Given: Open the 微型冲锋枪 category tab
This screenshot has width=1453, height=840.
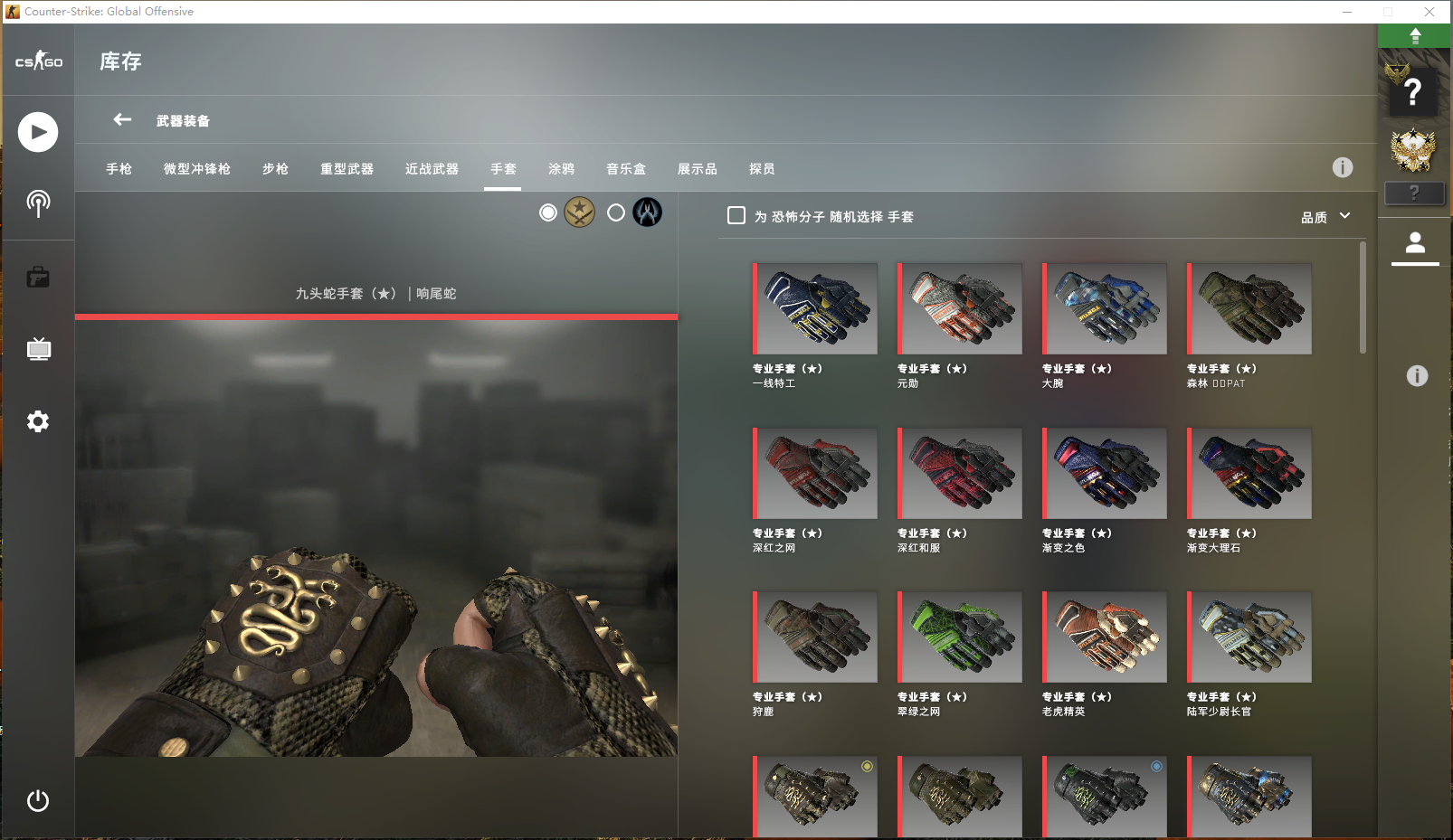Looking at the screenshot, I should (x=196, y=169).
